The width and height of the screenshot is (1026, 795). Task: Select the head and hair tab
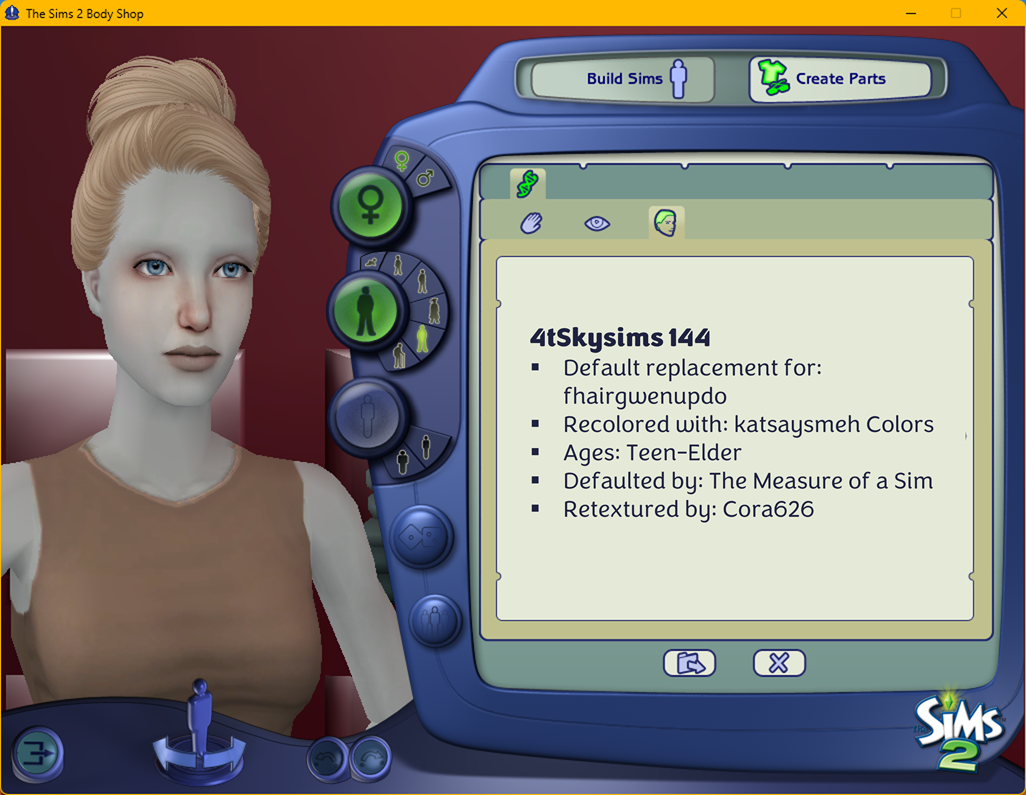click(x=665, y=223)
